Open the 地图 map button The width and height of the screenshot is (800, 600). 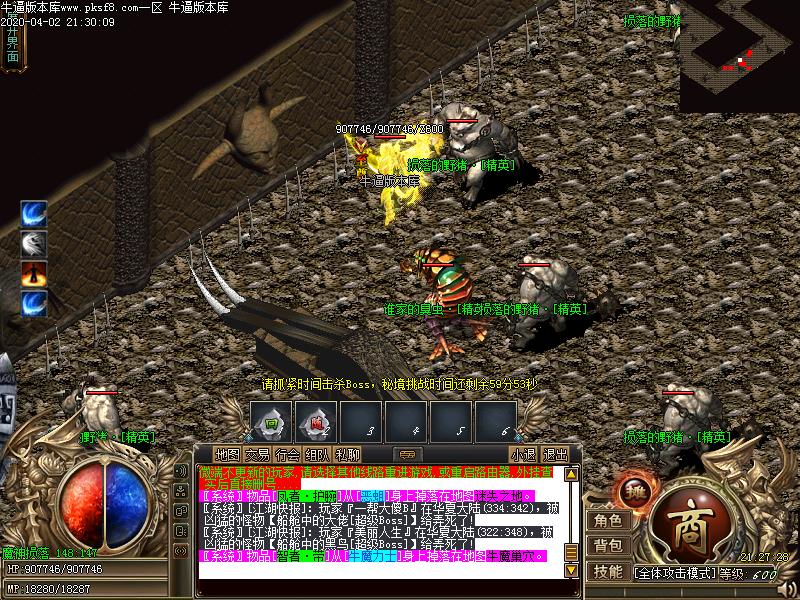pyautogui.click(x=227, y=454)
